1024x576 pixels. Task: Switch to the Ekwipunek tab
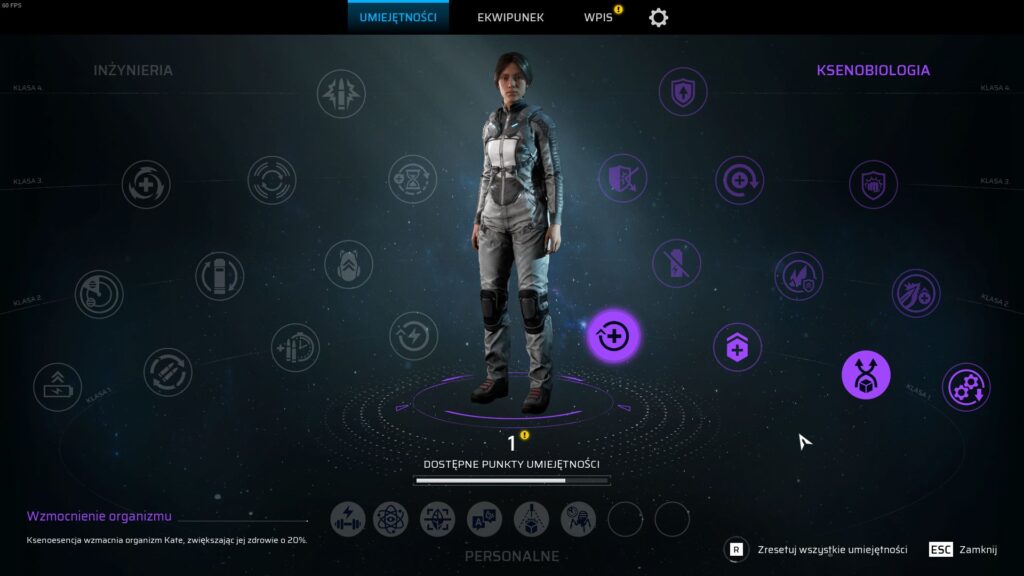click(510, 17)
